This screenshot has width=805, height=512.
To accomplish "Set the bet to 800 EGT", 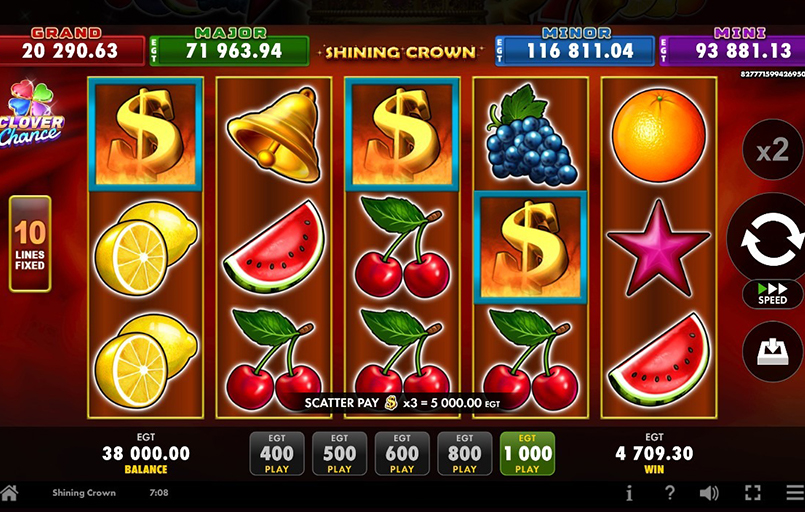I will (x=464, y=453).
